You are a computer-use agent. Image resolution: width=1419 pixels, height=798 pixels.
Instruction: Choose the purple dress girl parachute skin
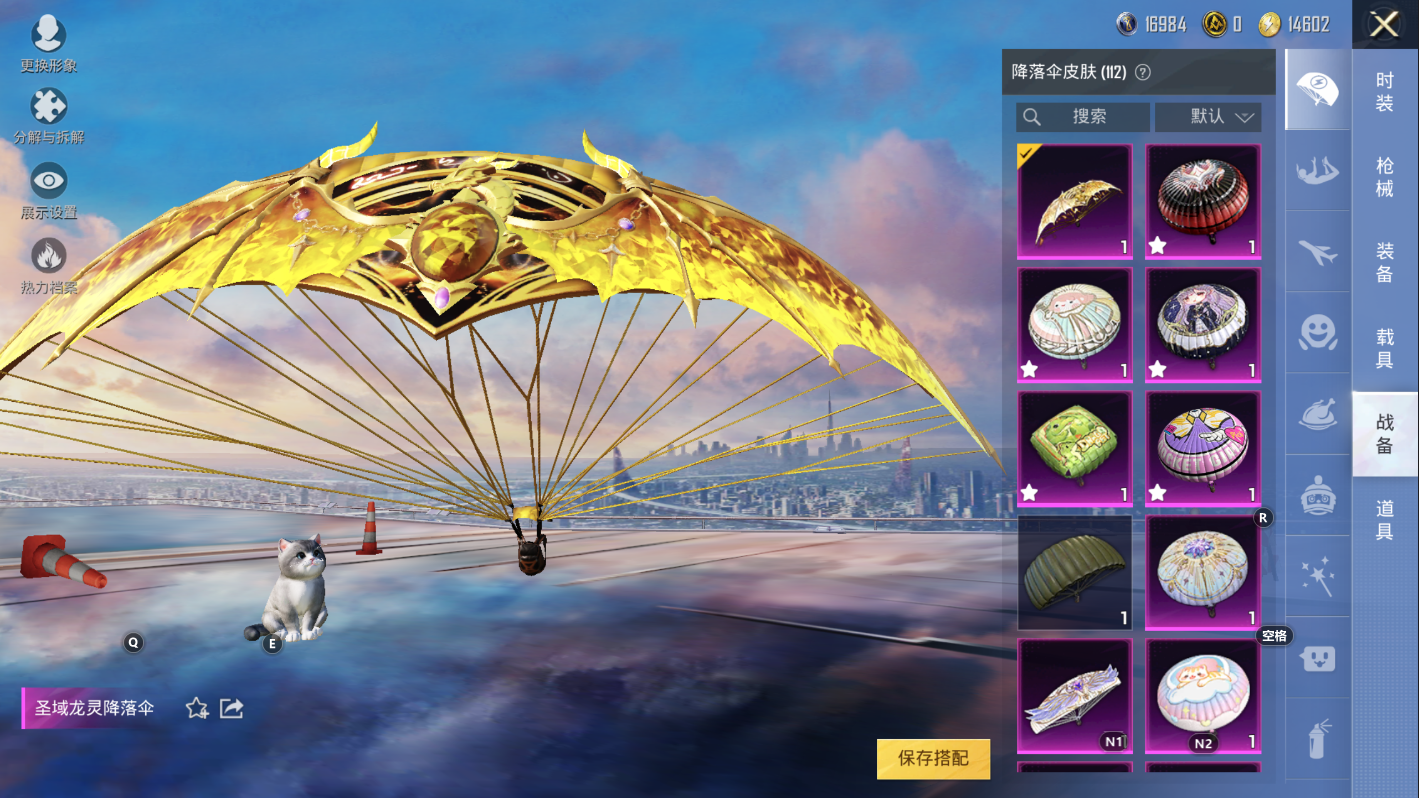(1203, 449)
